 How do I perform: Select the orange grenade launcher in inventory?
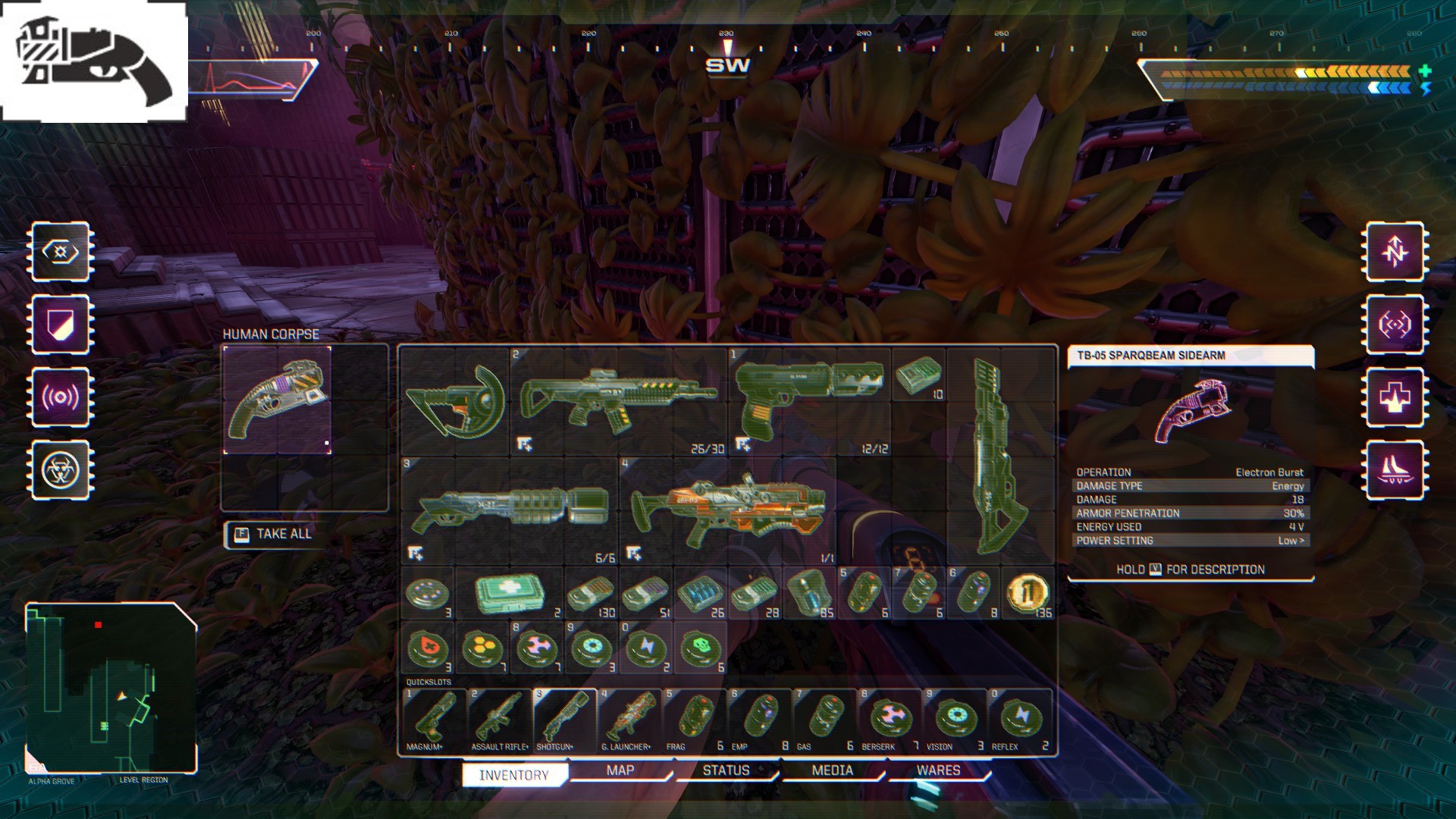click(x=728, y=510)
